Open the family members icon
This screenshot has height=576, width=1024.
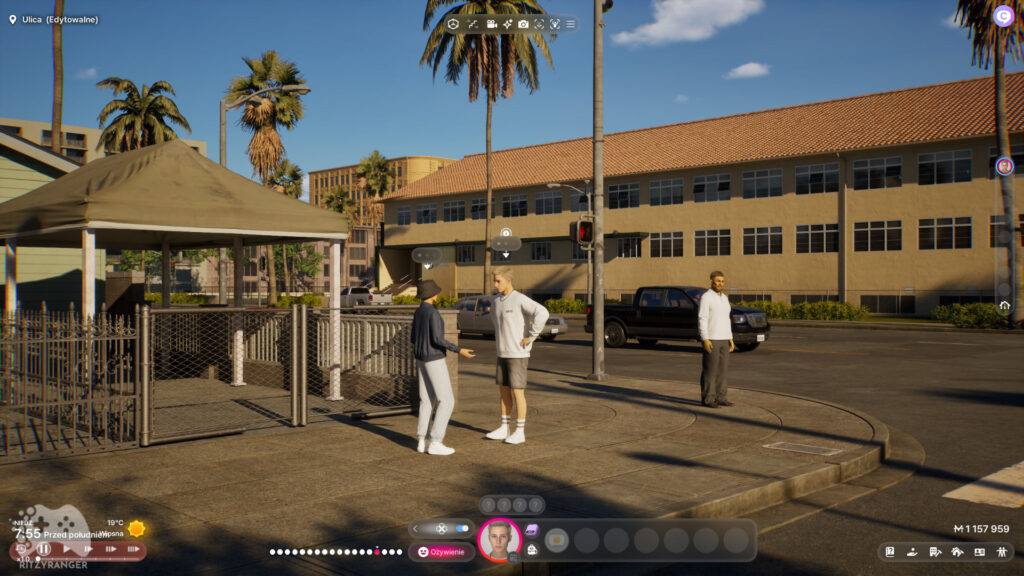coord(1002,552)
